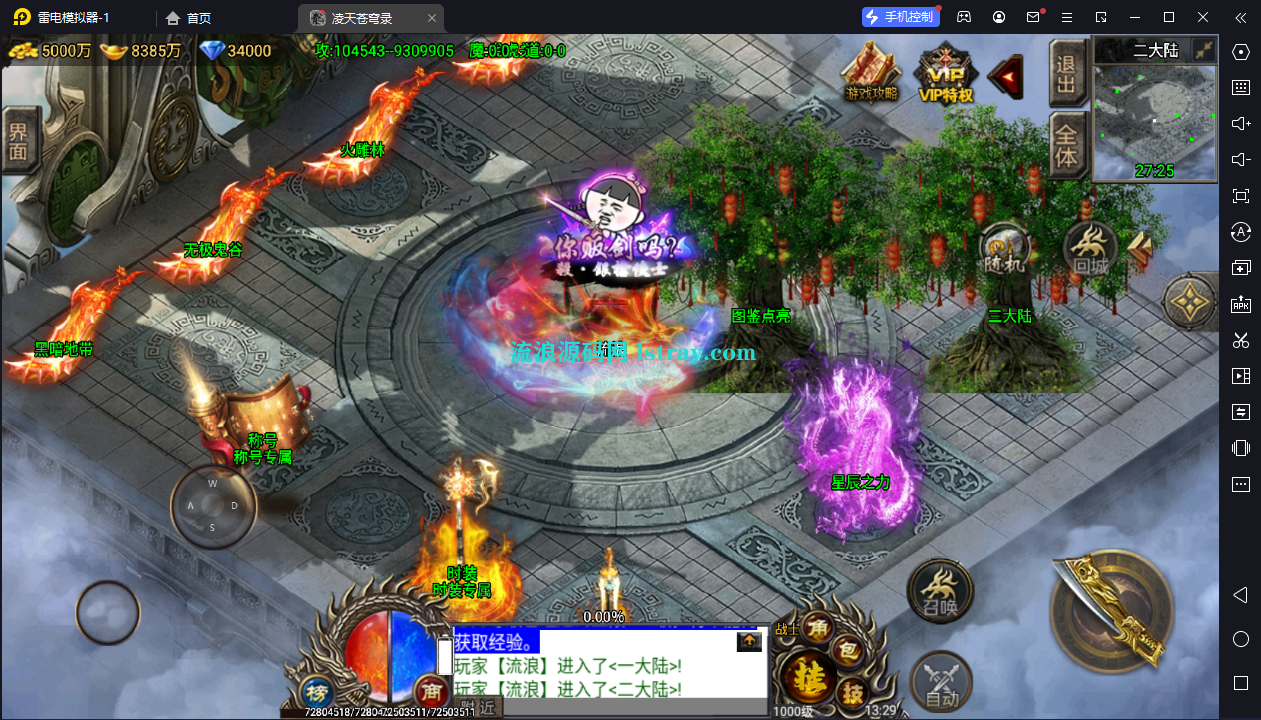Viewport: 1261px width, 720px height.
Task: Open the VIP特权 privileges menu
Action: pyautogui.click(x=946, y=73)
